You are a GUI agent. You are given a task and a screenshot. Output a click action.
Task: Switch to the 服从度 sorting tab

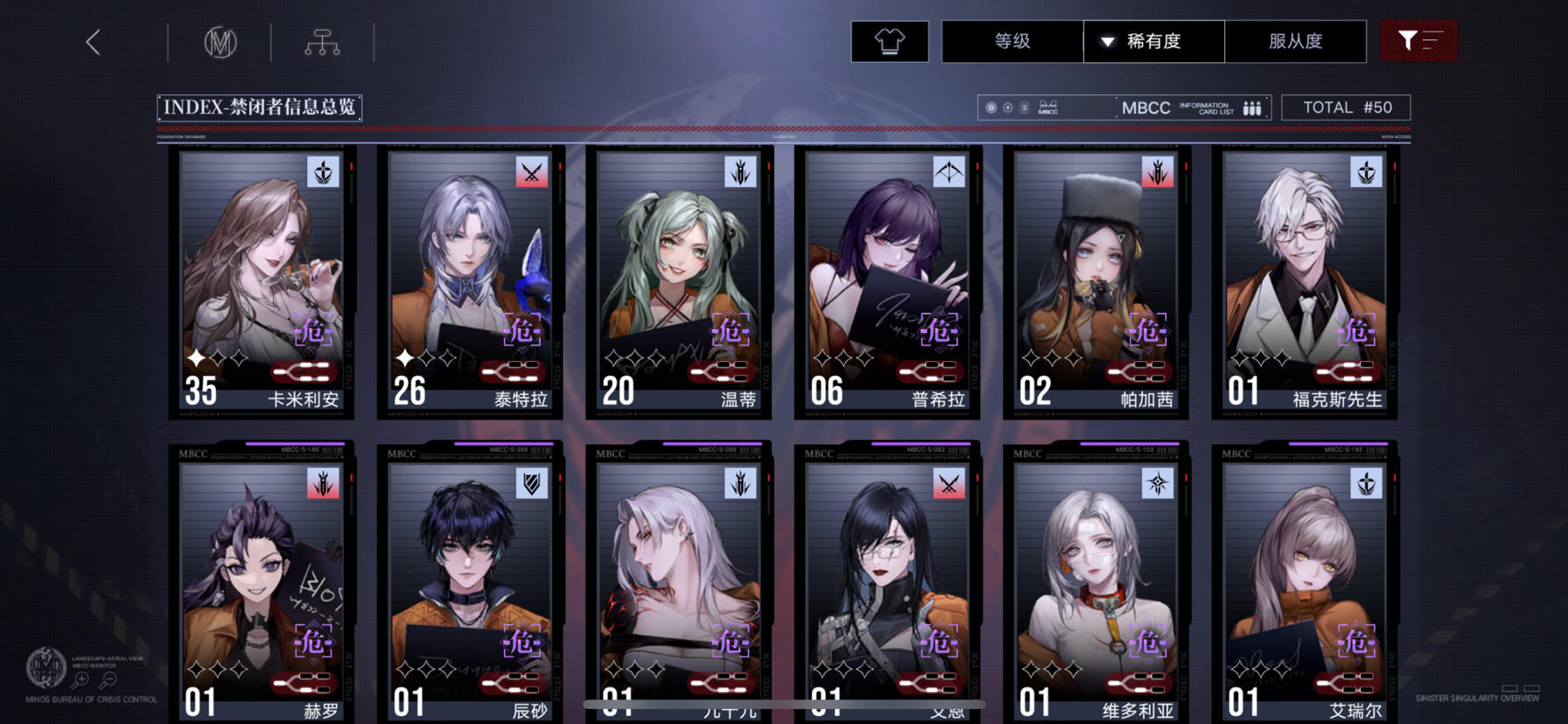point(1295,40)
